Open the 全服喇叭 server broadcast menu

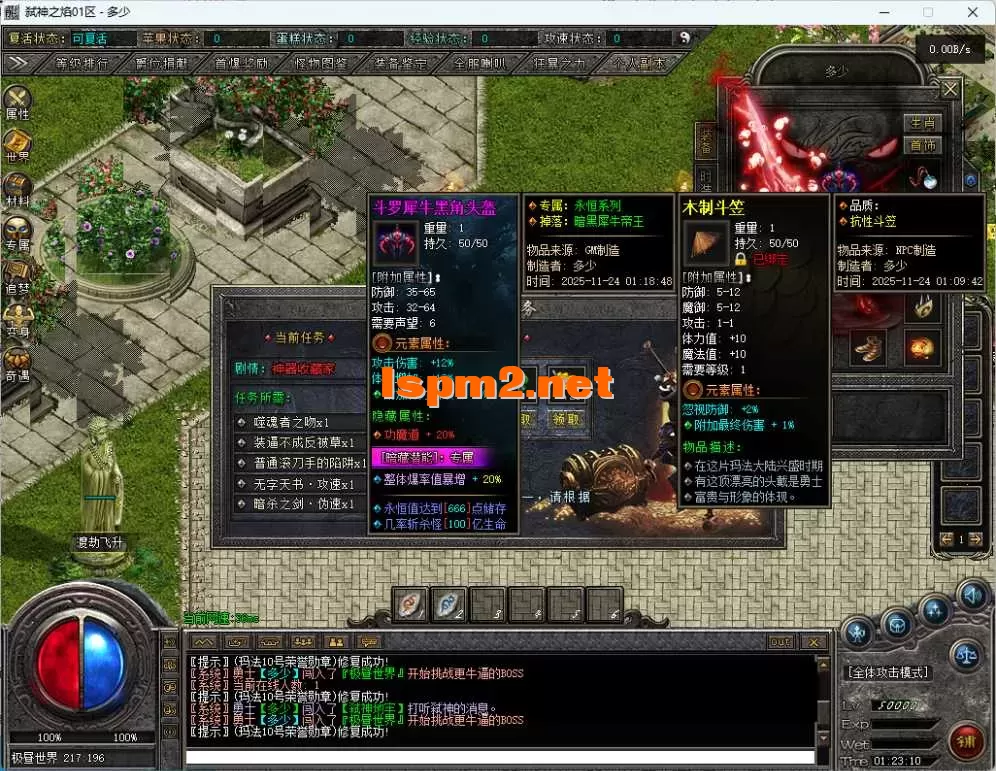pyautogui.click(x=480, y=63)
